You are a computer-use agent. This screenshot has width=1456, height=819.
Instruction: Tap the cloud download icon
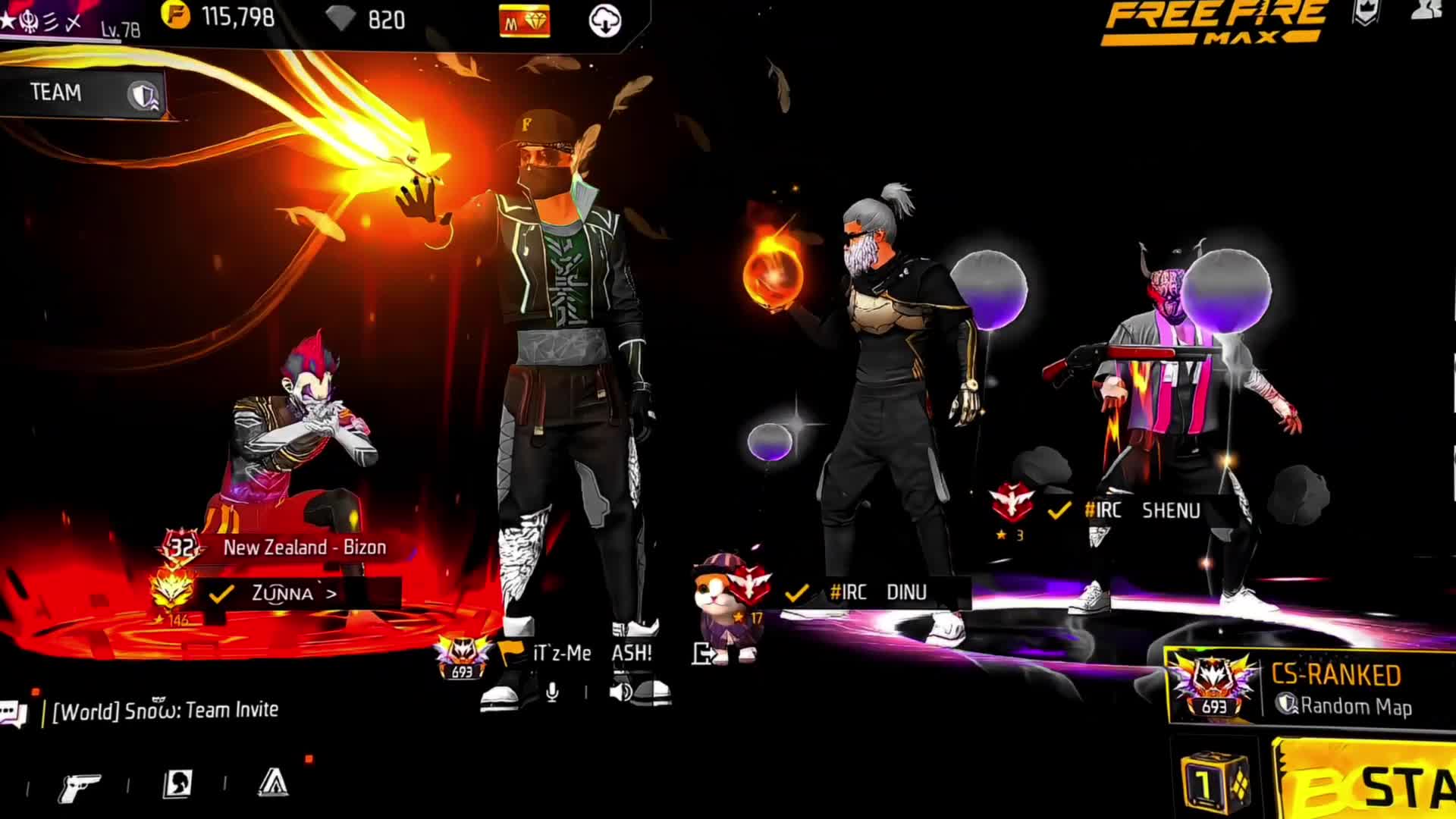pos(604,21)
